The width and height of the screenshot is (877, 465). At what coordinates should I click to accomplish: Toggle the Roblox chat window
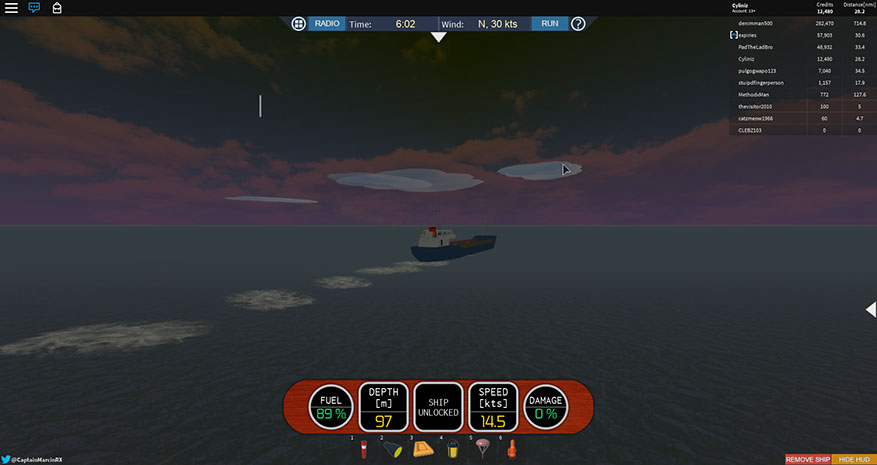coord(34,7)
